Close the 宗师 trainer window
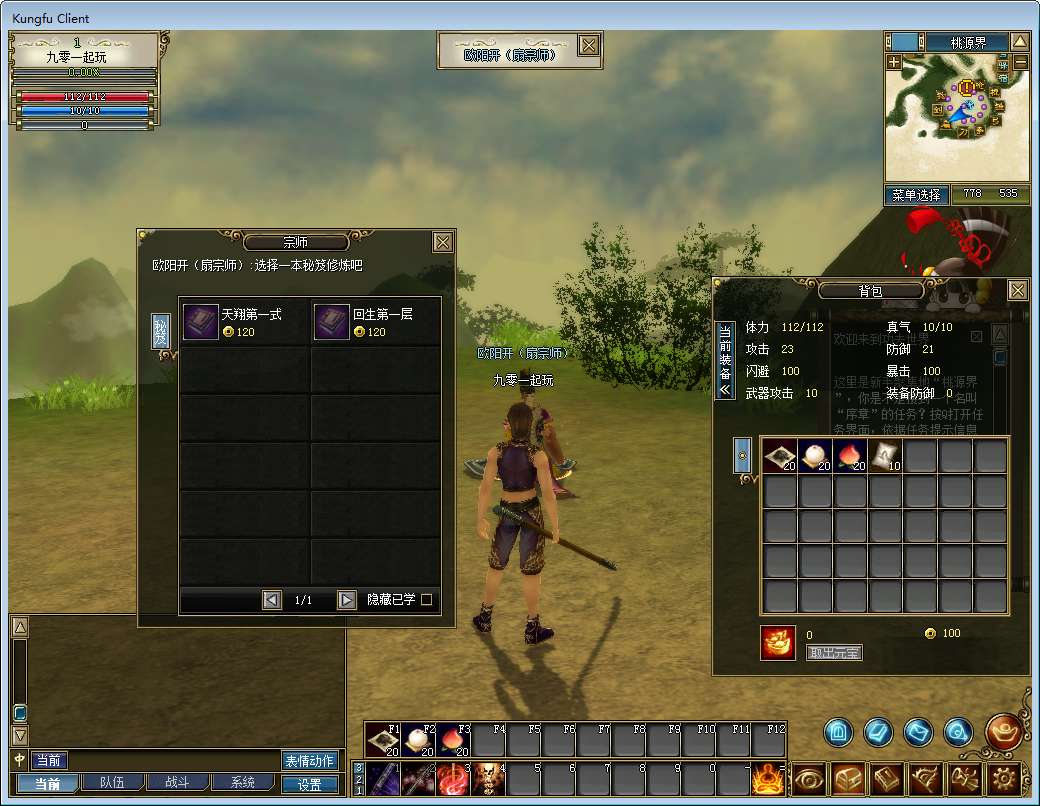The height and width of the screenshot is (806, 1040). 443,242
